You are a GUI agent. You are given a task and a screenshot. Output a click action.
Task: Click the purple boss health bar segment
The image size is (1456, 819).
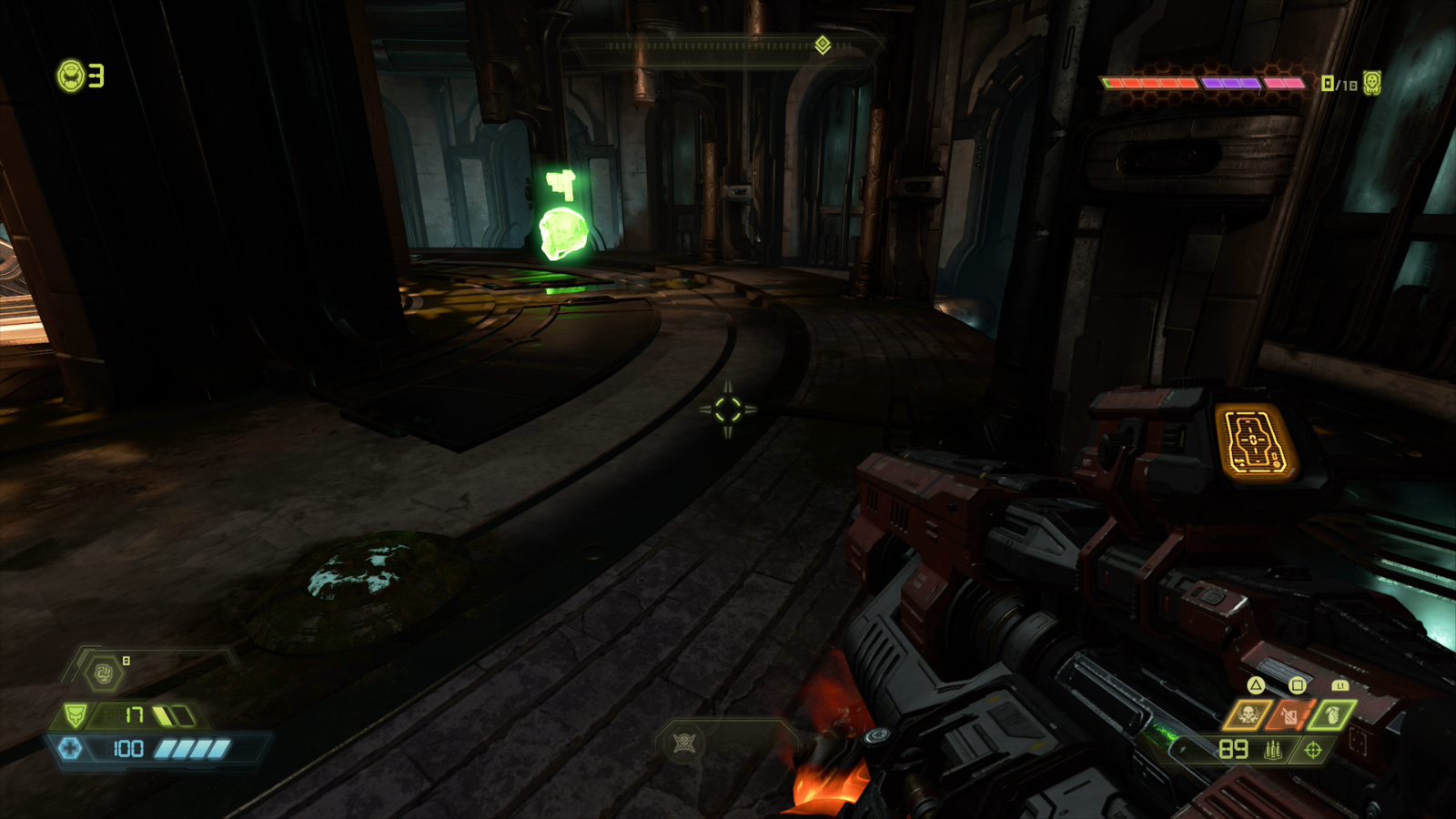(1228, 82)
